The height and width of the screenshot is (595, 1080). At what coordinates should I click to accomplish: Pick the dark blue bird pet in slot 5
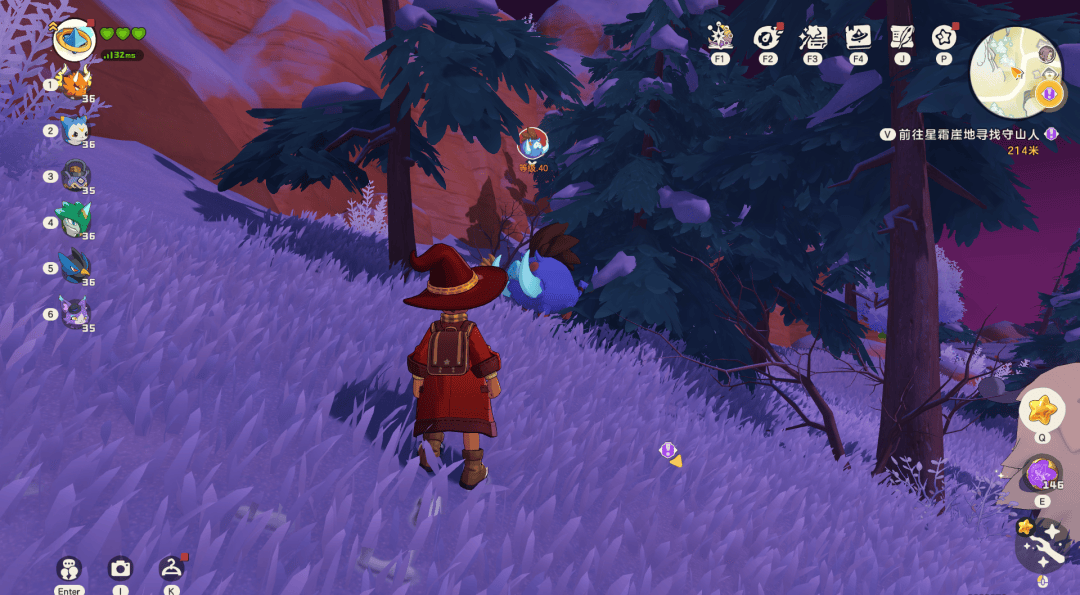76,267
